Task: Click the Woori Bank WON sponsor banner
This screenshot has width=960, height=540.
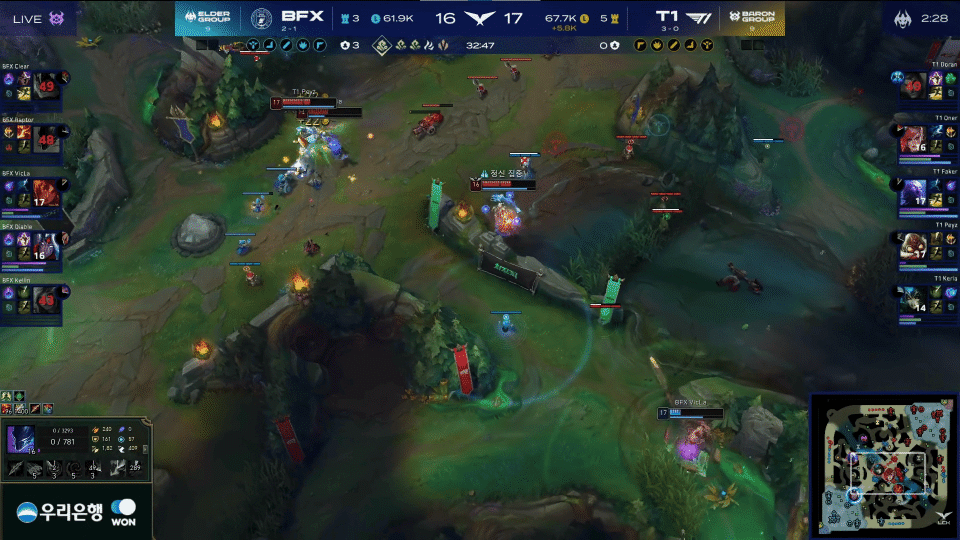Action: pos(75,511)
